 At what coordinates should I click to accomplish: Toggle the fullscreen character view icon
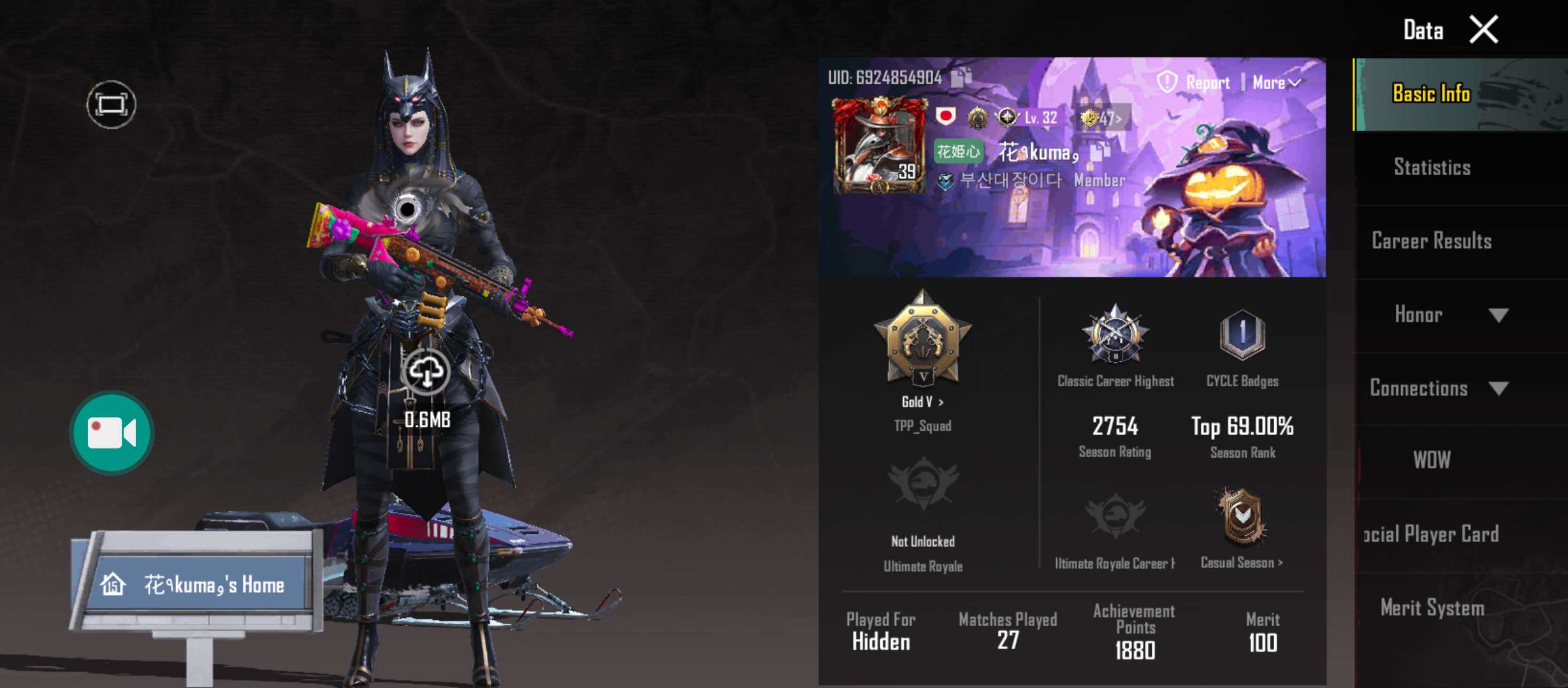[x=112, y=104]
